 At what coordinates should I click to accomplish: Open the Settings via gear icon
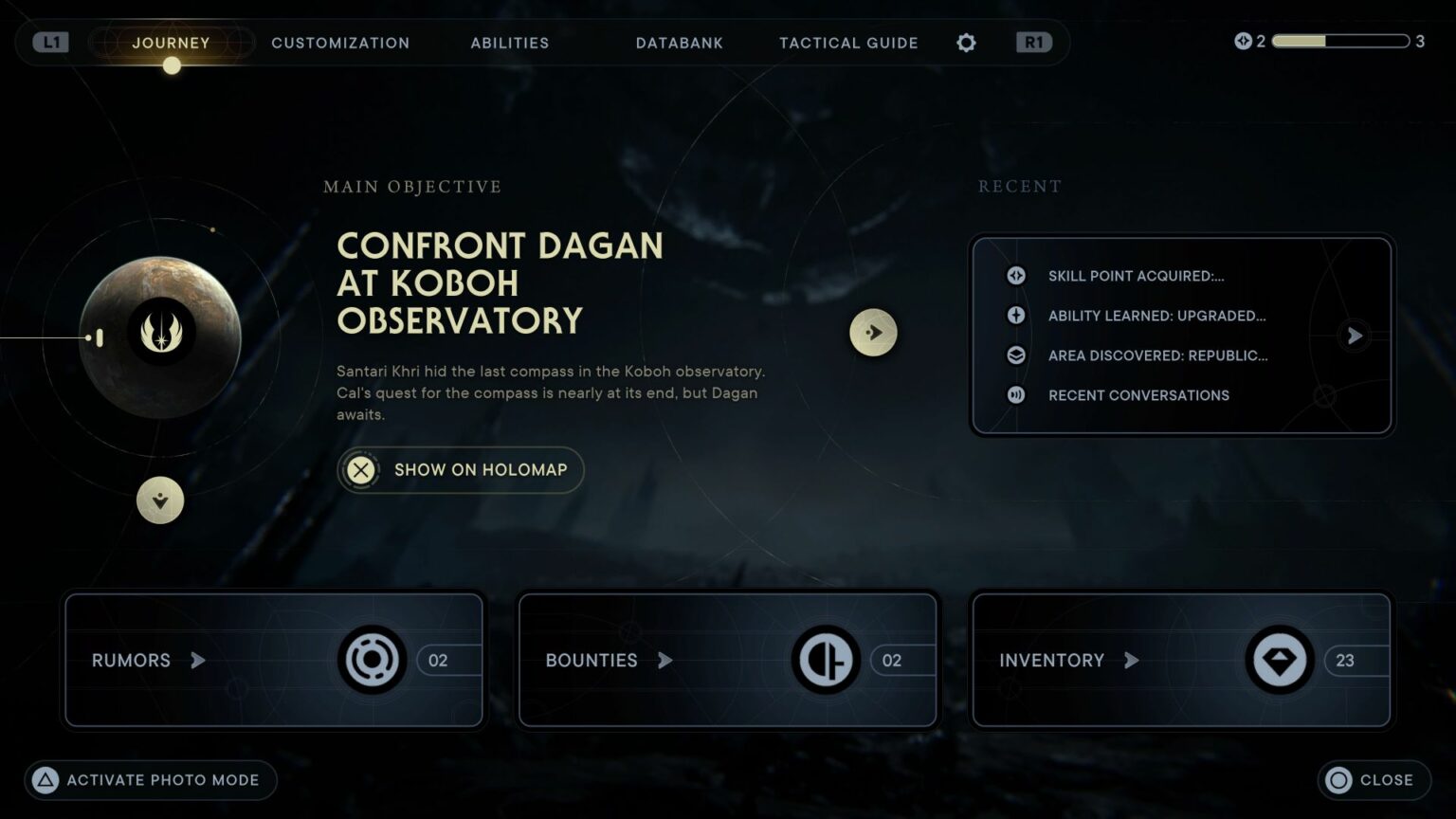[966, 43]
